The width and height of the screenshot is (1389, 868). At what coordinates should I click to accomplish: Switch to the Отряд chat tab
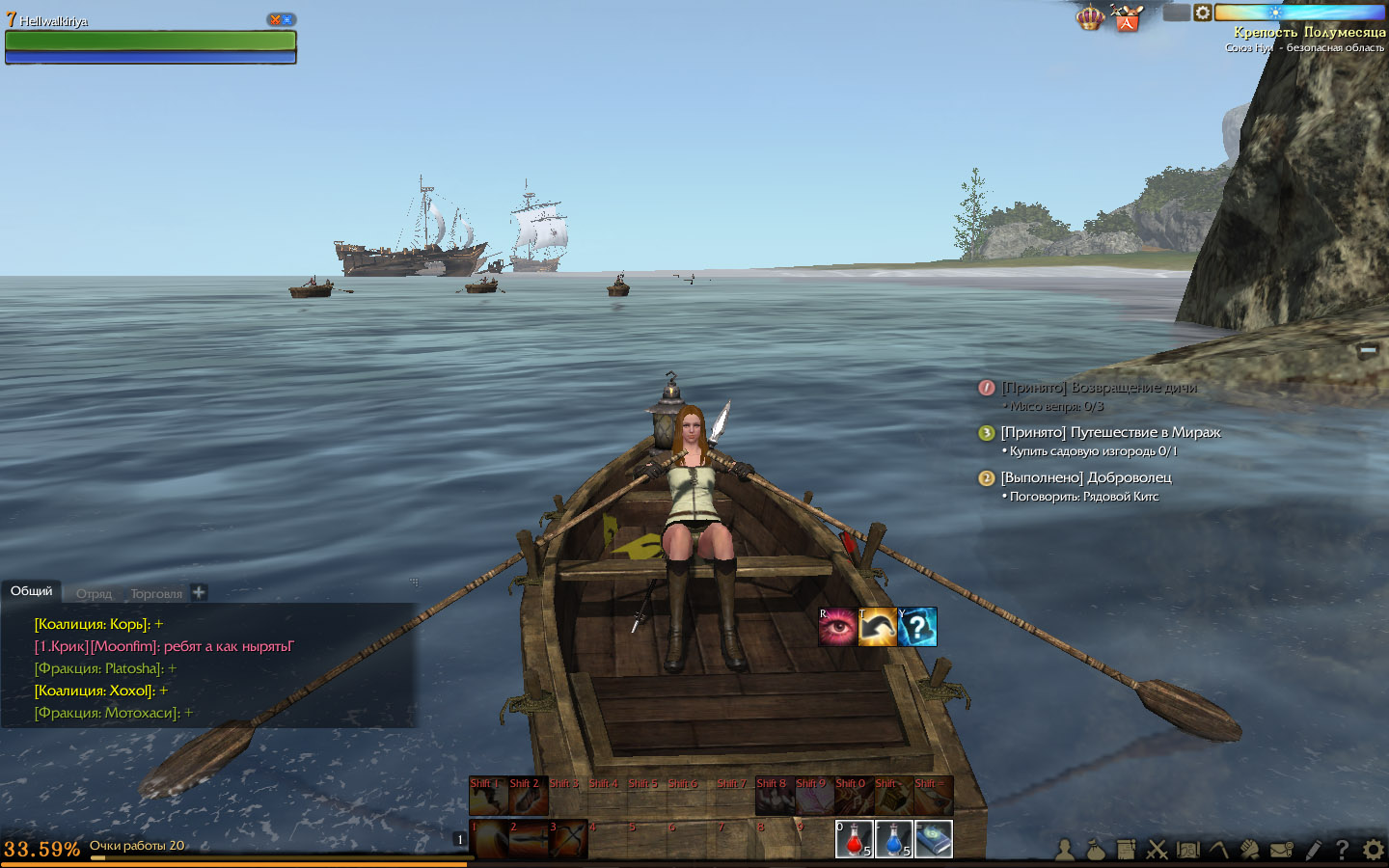point(95,593)
